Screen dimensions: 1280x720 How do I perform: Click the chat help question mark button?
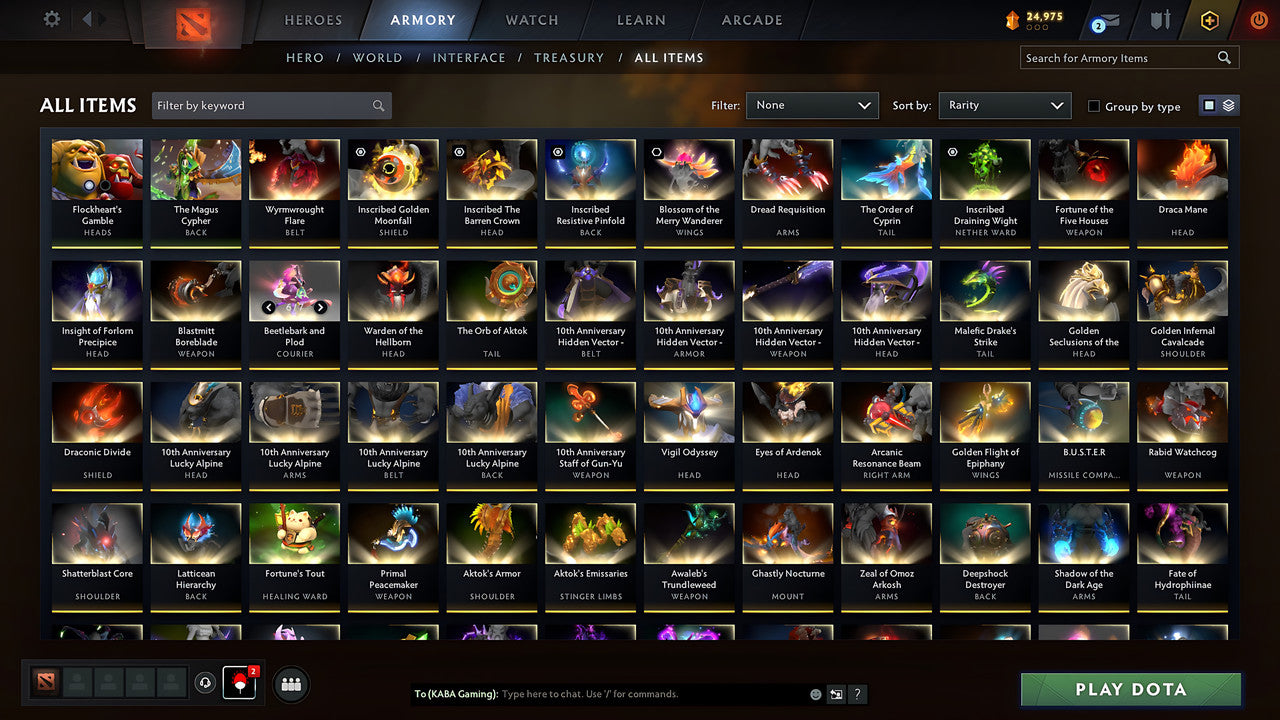(857, 694)
